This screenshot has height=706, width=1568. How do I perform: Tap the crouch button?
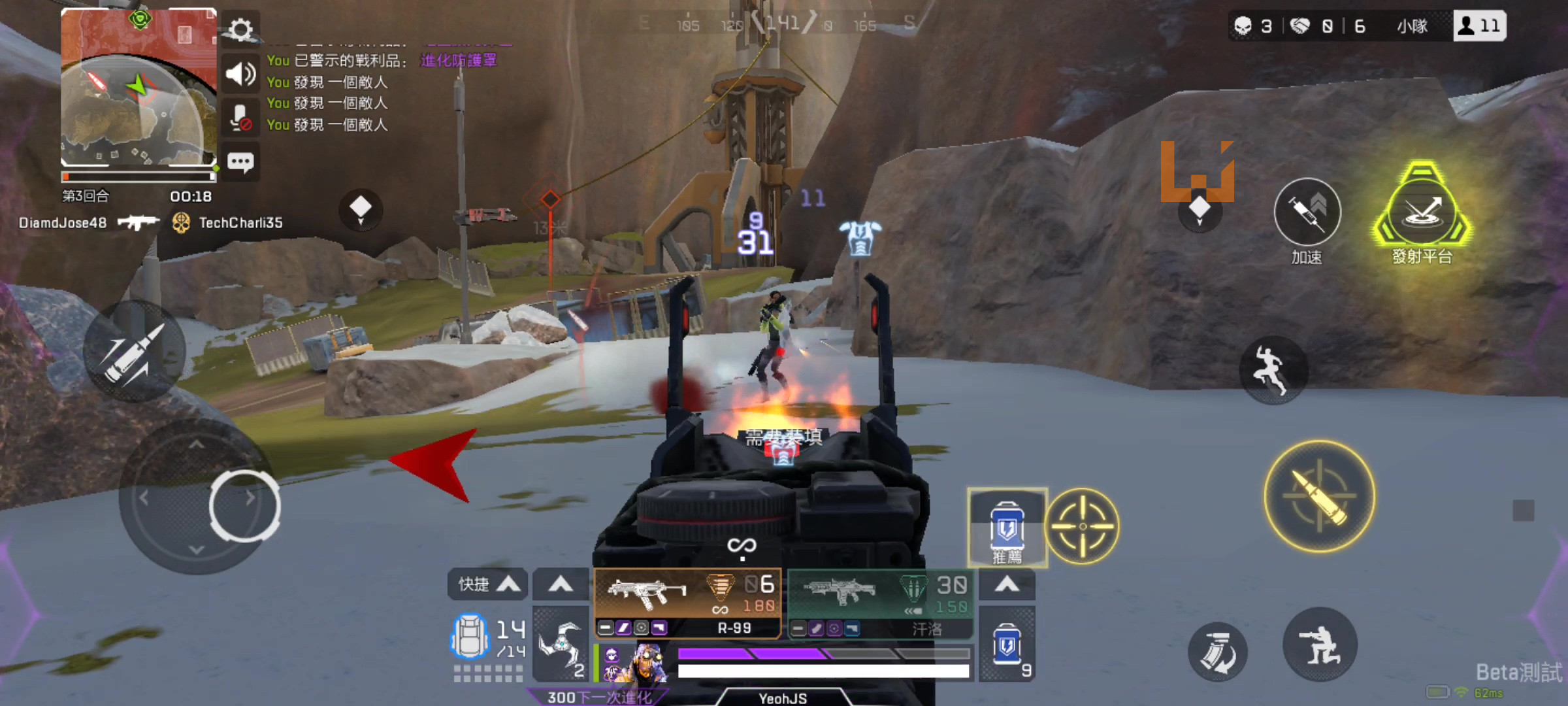click(x=1320, y=645)
